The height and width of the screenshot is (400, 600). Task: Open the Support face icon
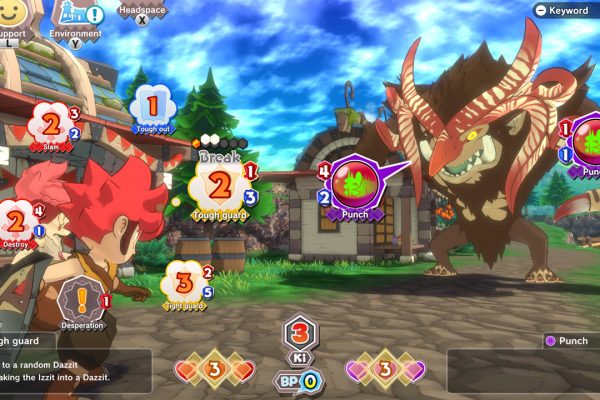click(12, 14)
